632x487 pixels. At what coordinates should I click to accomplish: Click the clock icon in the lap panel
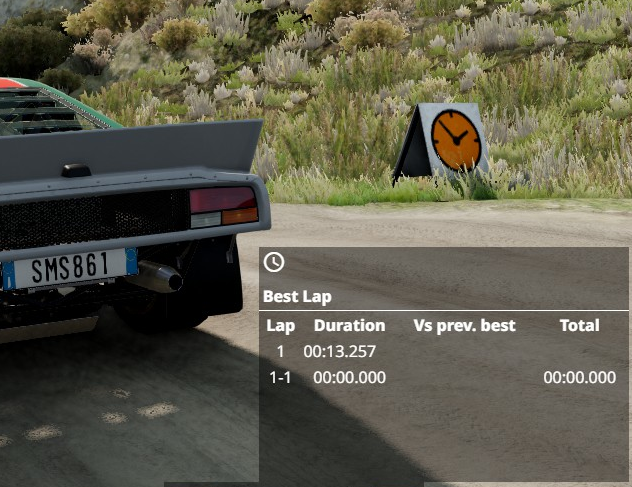[x=273, y=262]
